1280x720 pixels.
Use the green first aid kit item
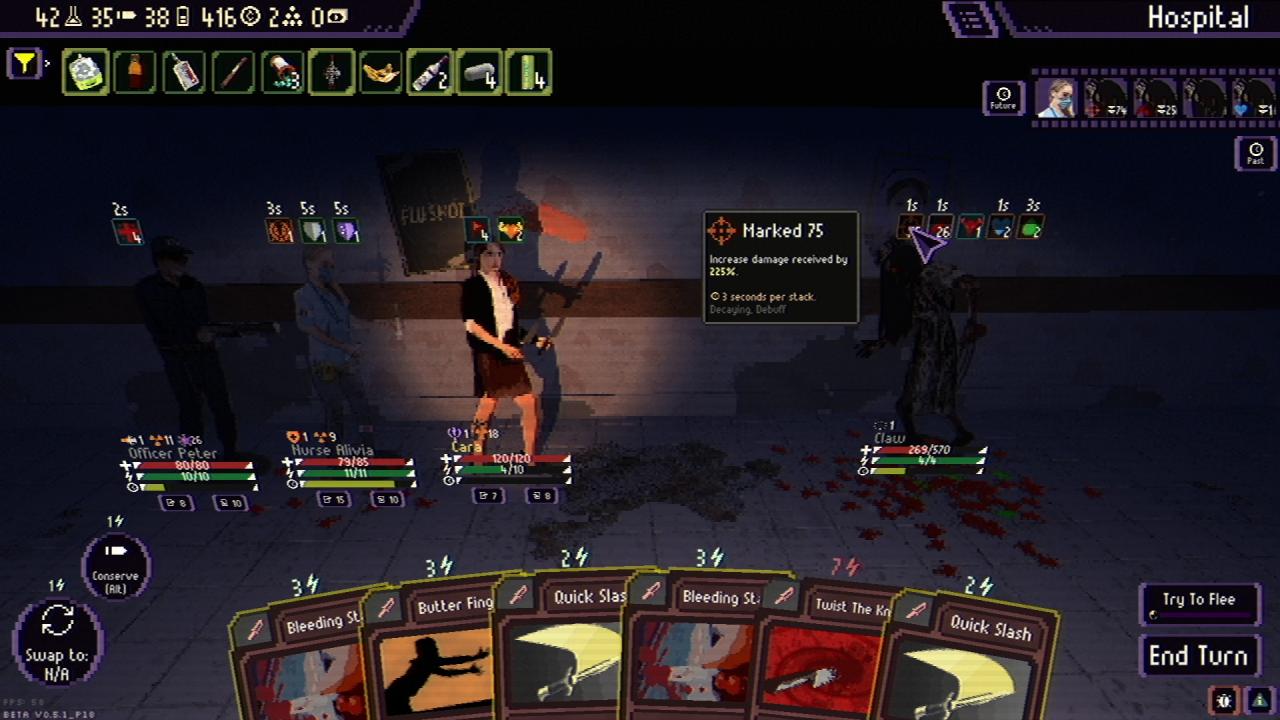[86, 72]
